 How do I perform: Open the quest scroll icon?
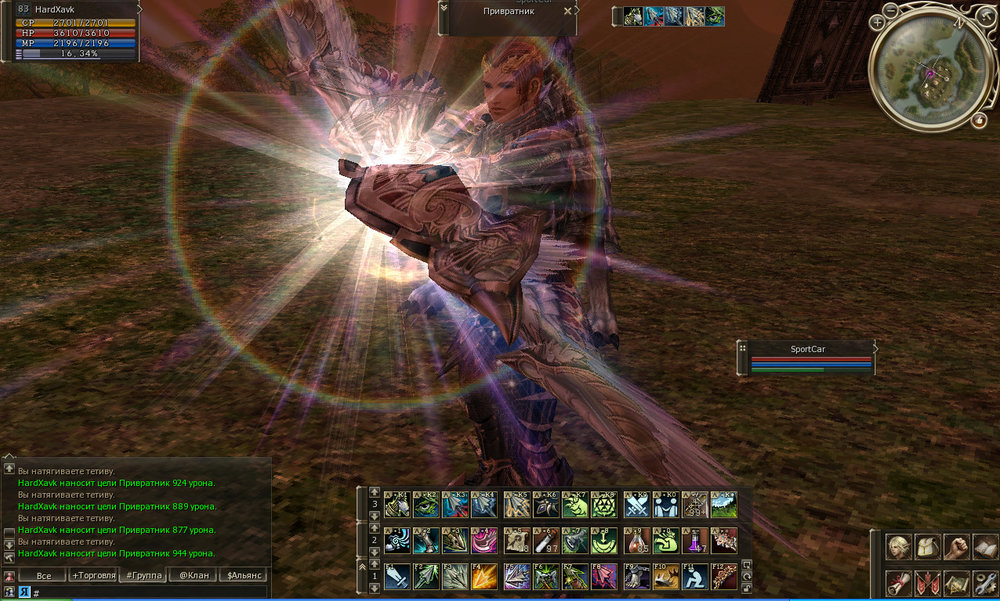[x=897, y=584]
